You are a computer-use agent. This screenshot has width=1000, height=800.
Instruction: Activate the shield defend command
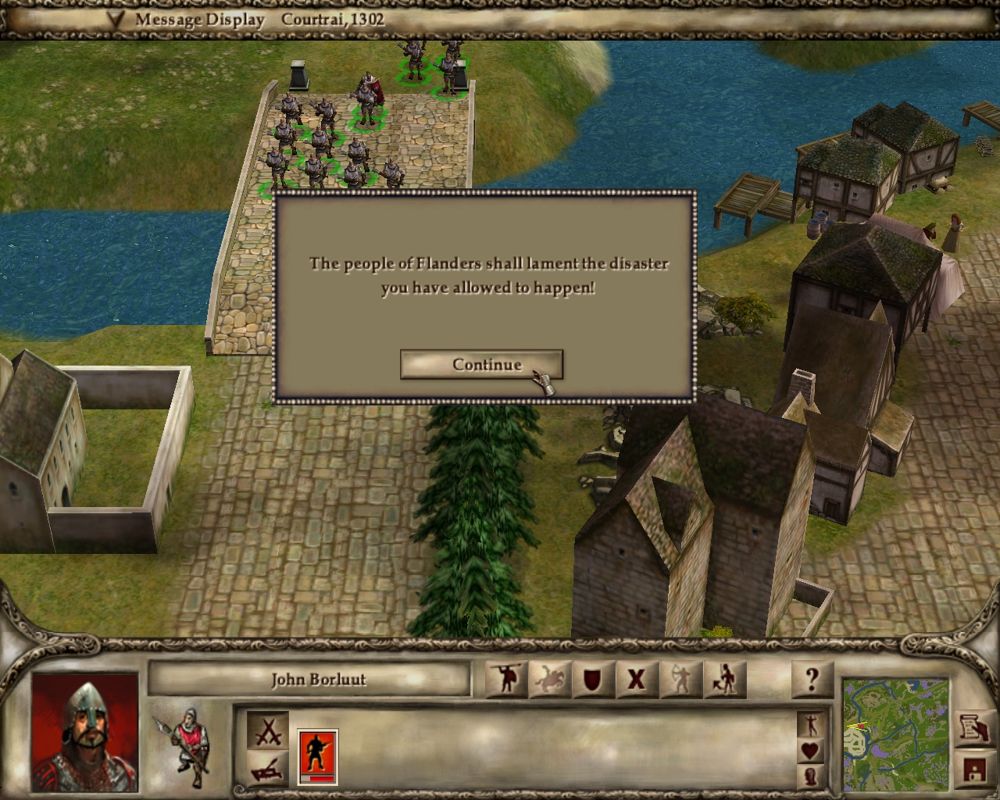[592, 680]
